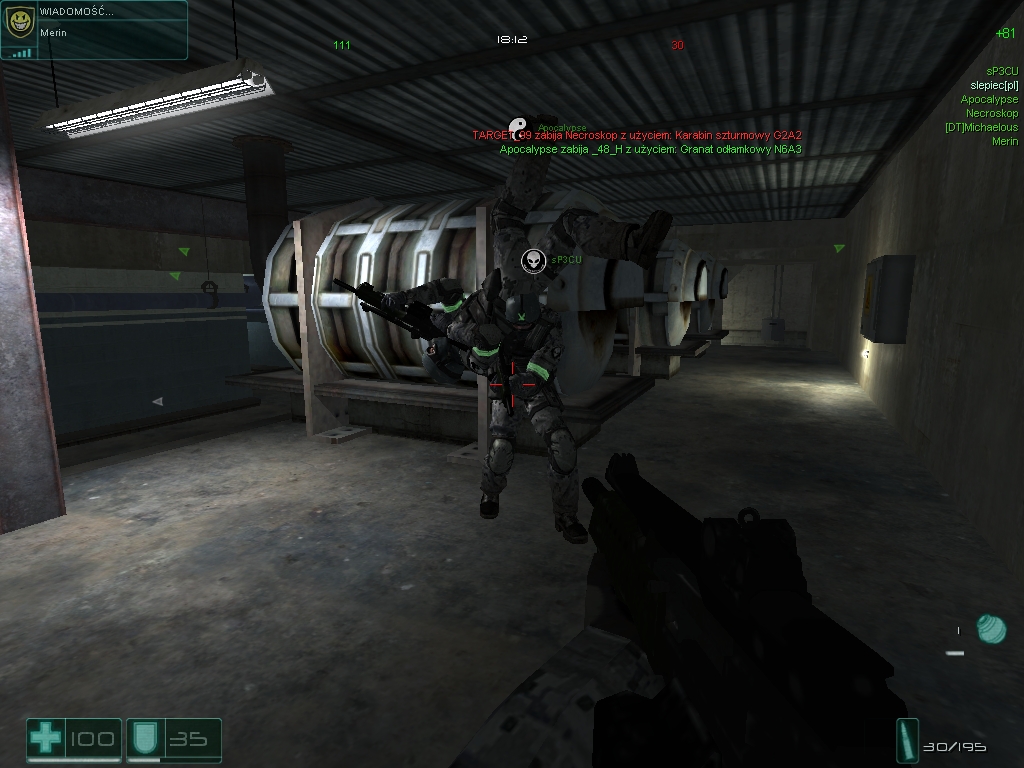Choose Merin at the bottom of the player list

(1004, 141)
